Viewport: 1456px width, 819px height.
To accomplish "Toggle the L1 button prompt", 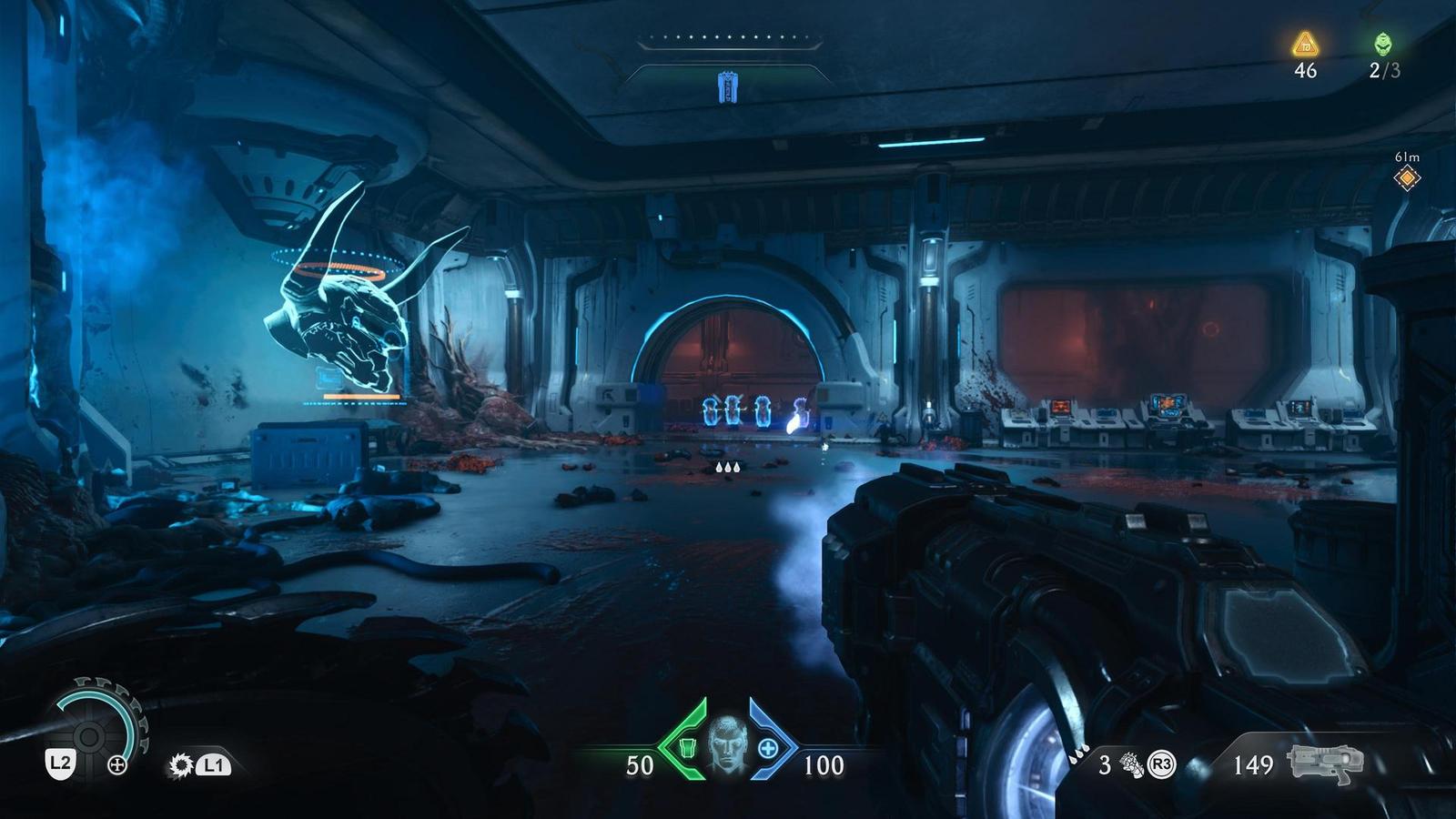I will [x=216, y=765].
